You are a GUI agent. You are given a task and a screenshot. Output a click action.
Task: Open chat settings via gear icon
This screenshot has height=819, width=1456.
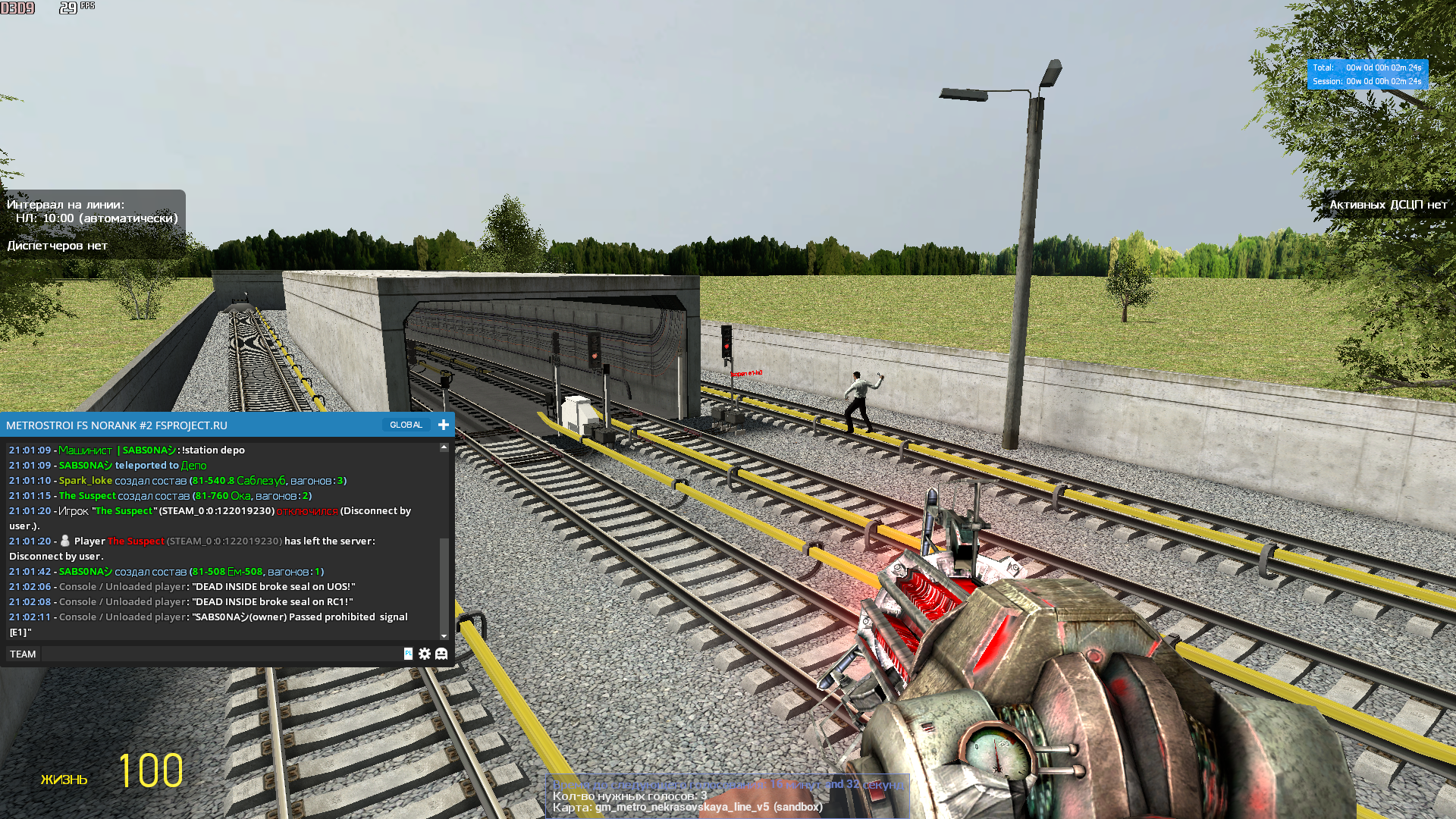click(425, 654)
